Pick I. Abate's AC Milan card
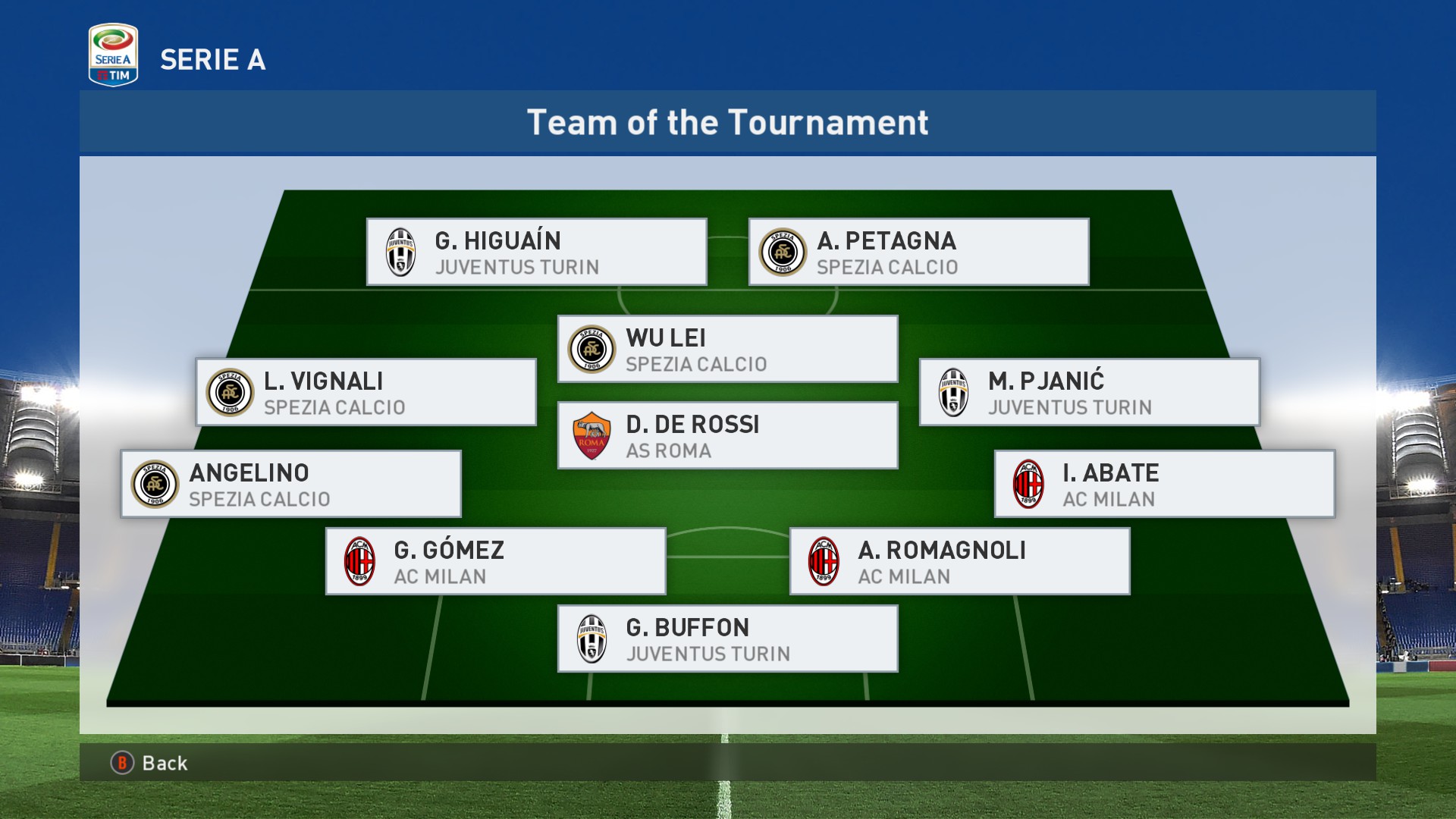Image resolution: width=1456 pixels, height=819 pixels. click(x=1164, y=485)
